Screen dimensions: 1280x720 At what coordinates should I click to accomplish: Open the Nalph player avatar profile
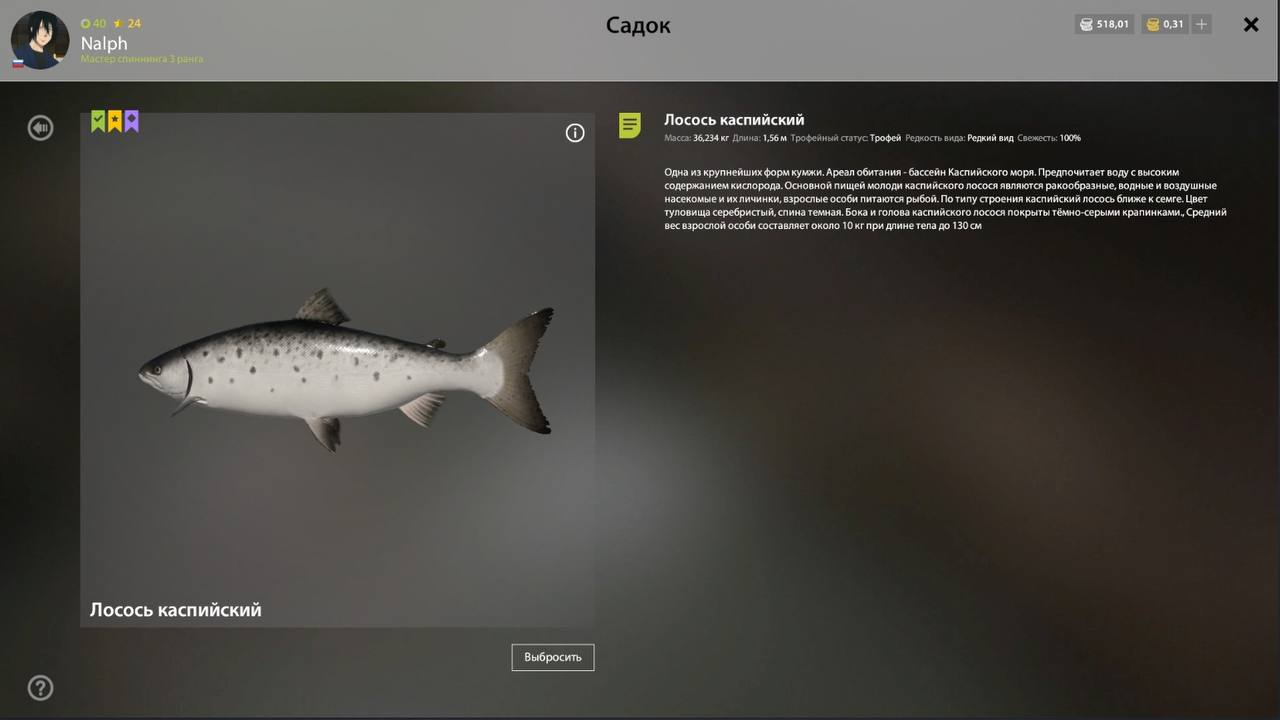(x=40, y=40)
